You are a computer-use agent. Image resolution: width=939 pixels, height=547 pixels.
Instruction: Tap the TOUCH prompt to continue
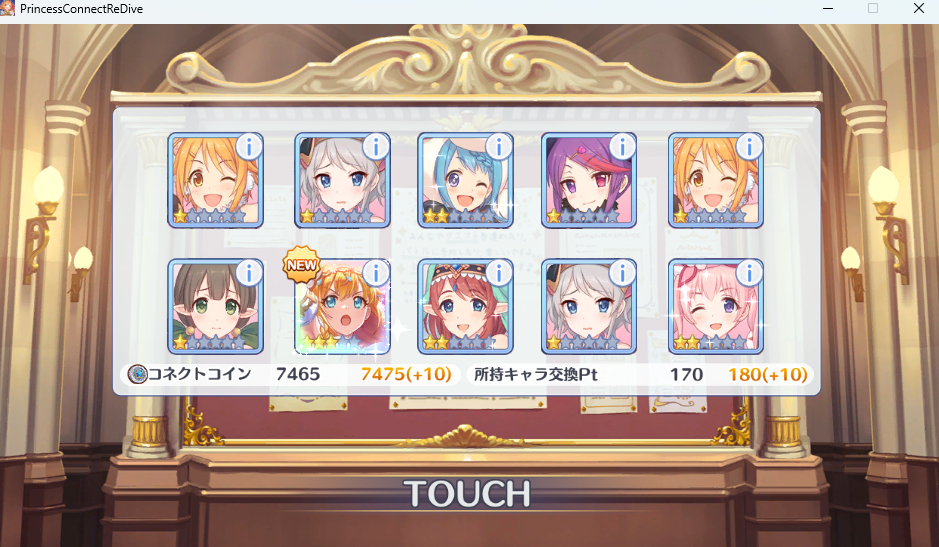tap(467, 493)
